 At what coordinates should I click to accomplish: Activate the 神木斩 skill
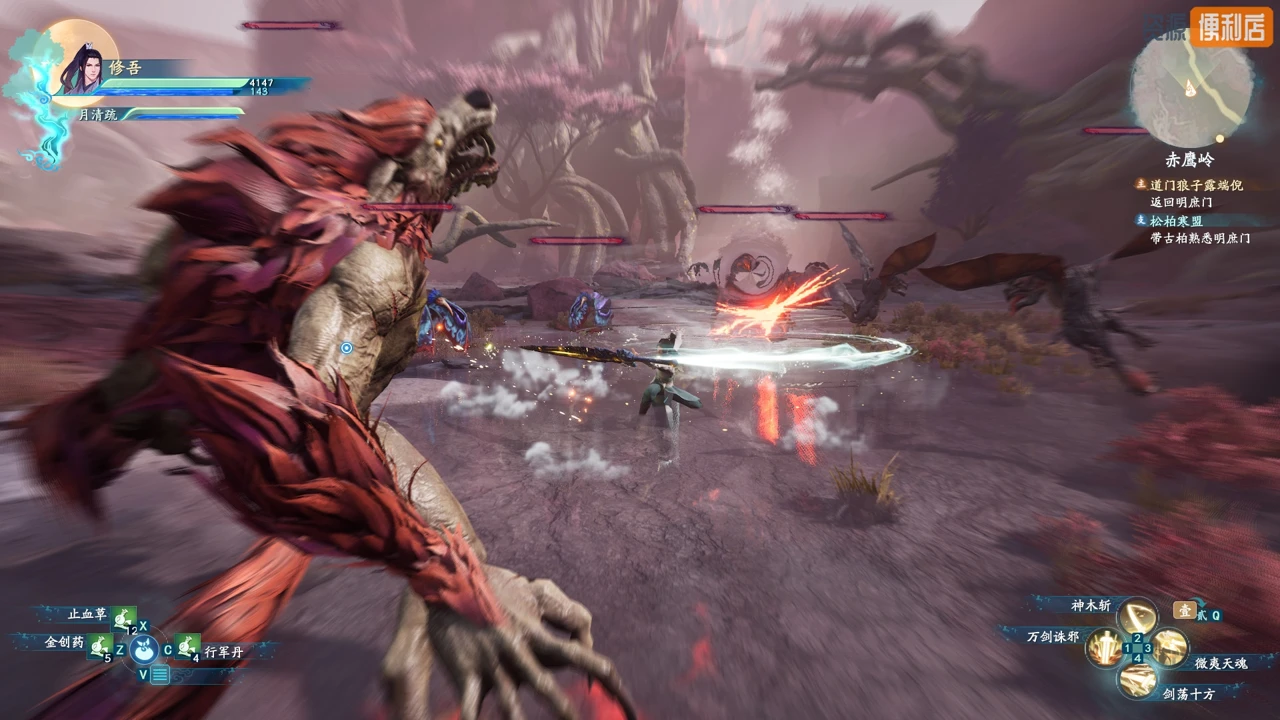point(1137,614)
